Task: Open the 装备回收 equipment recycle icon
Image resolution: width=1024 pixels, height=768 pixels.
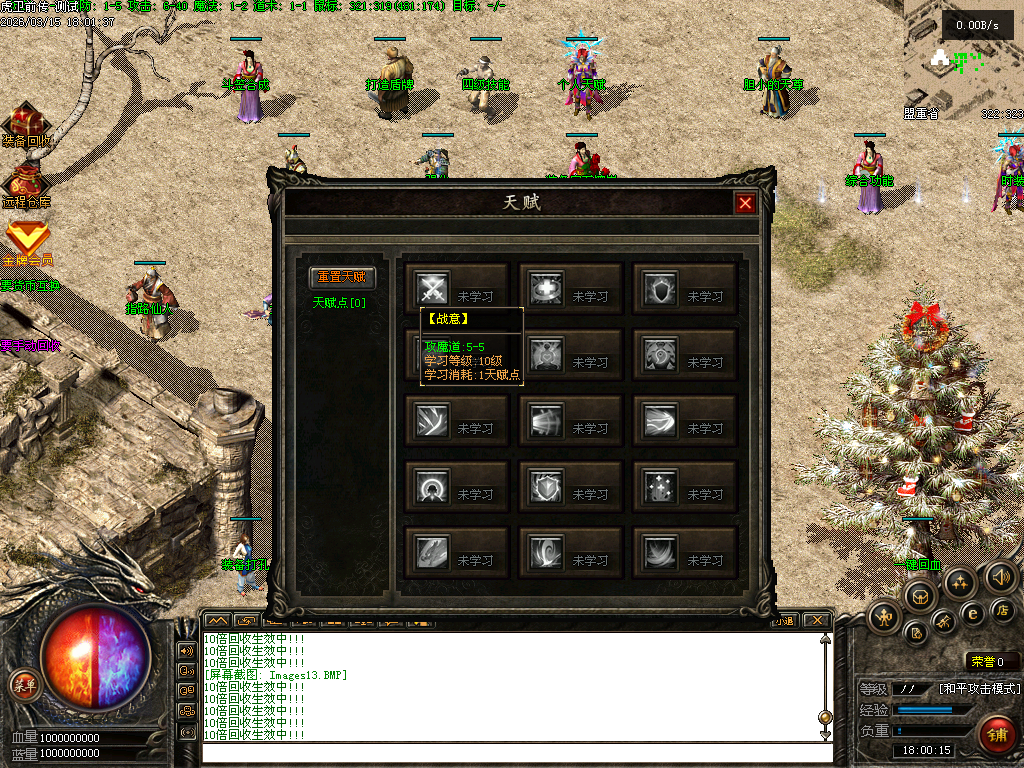Action: pos(27,122)
